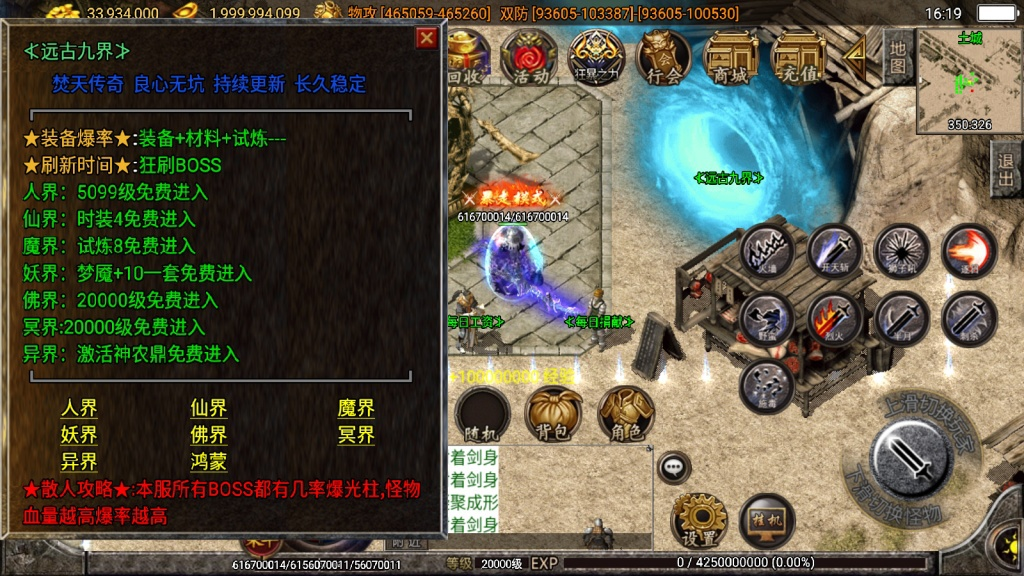
Task: Click the 地图 map button
Action: 897,57
